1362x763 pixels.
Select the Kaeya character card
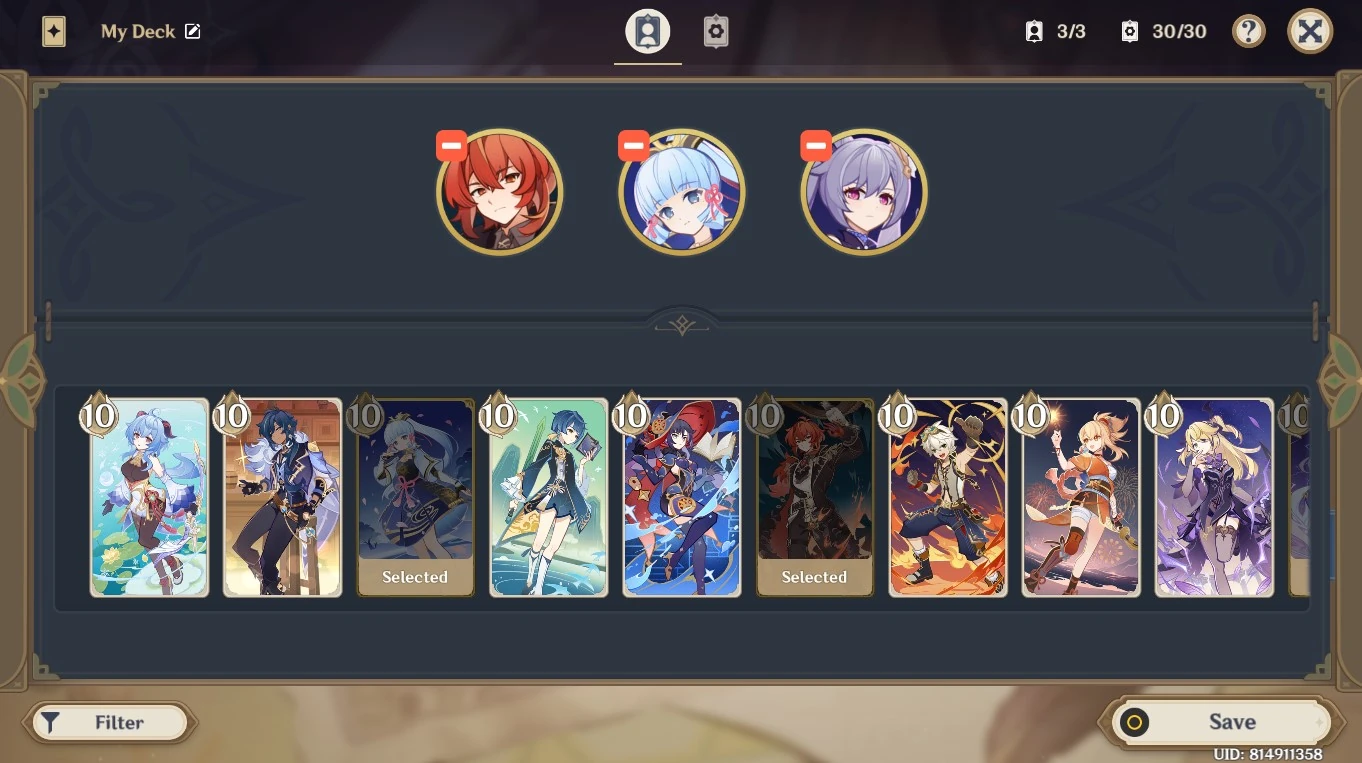click(282, 497)
